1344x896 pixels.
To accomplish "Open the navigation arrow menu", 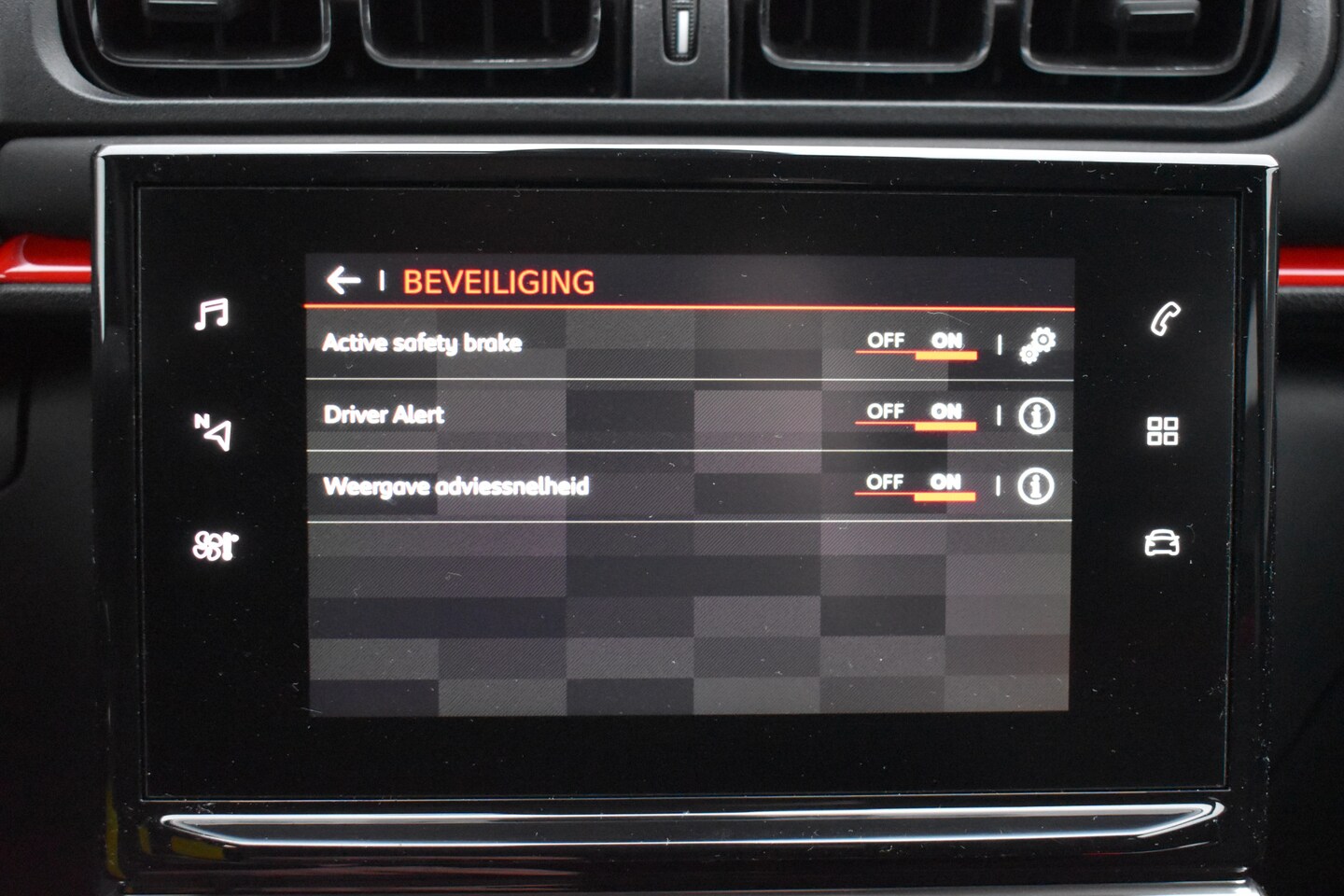I will 214,431.
